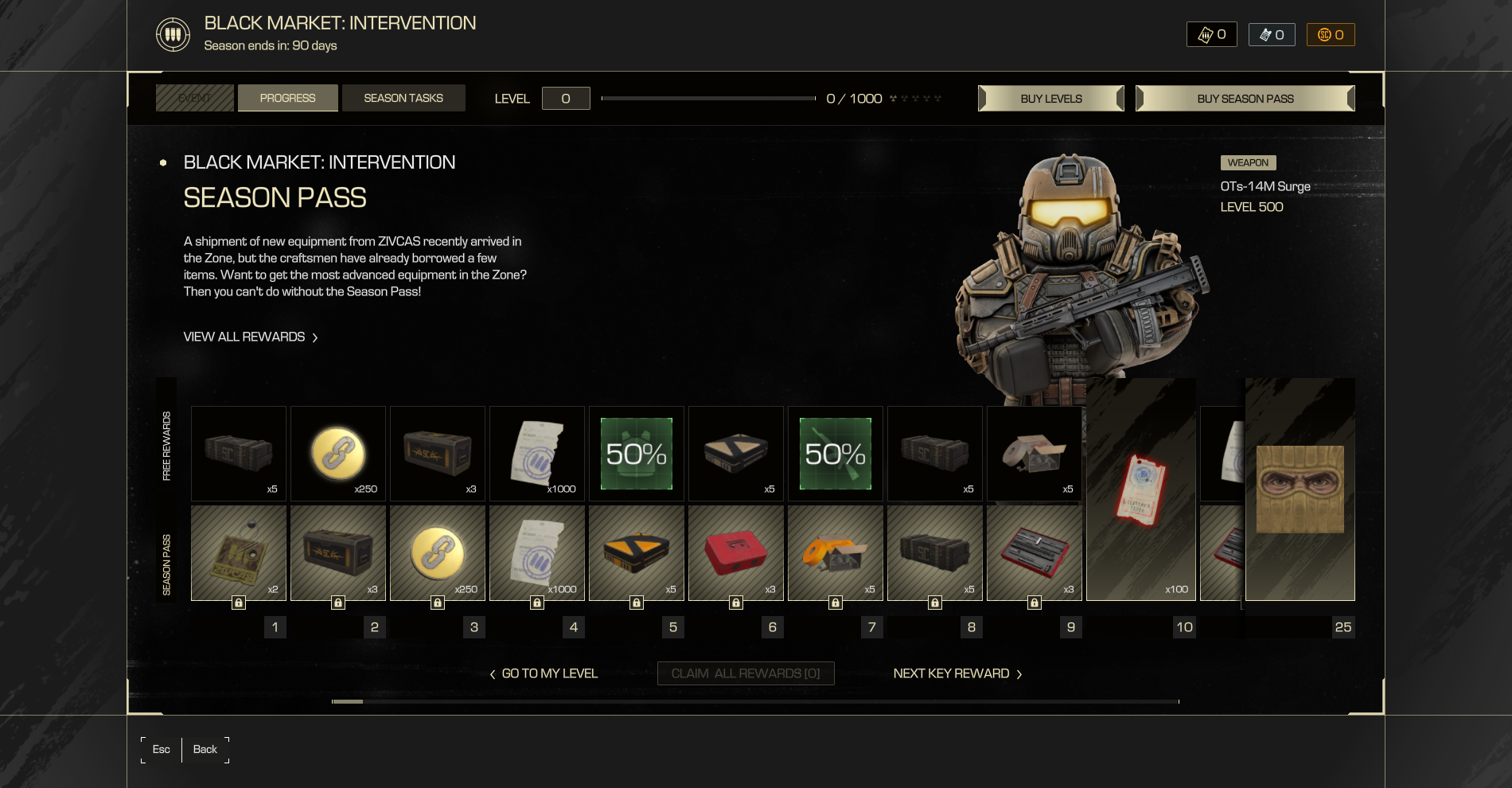
Task: Go Back from the season pass
Action: point(205,749)
